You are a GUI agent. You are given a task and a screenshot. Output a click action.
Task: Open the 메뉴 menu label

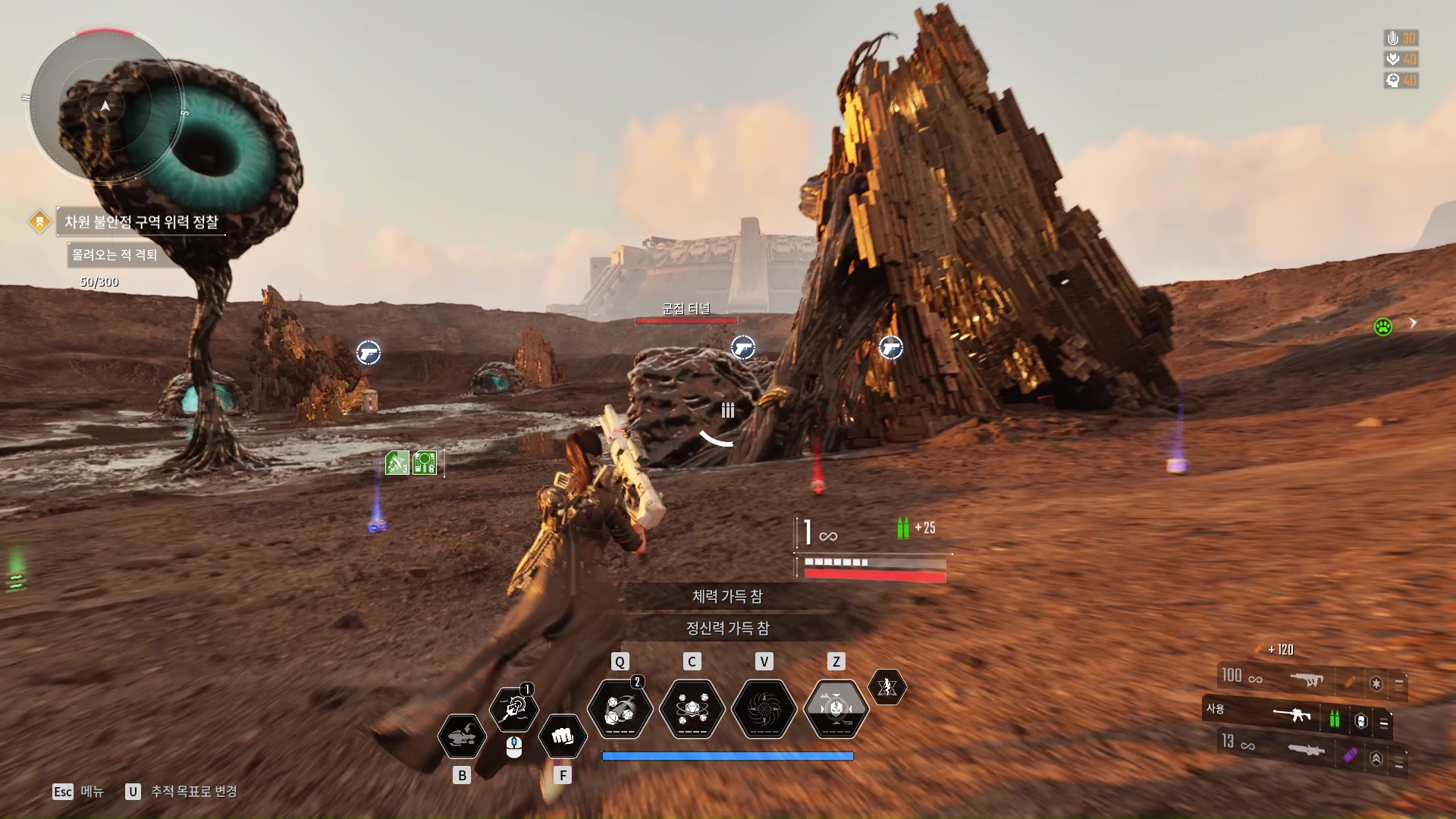[x=92, y=792]
